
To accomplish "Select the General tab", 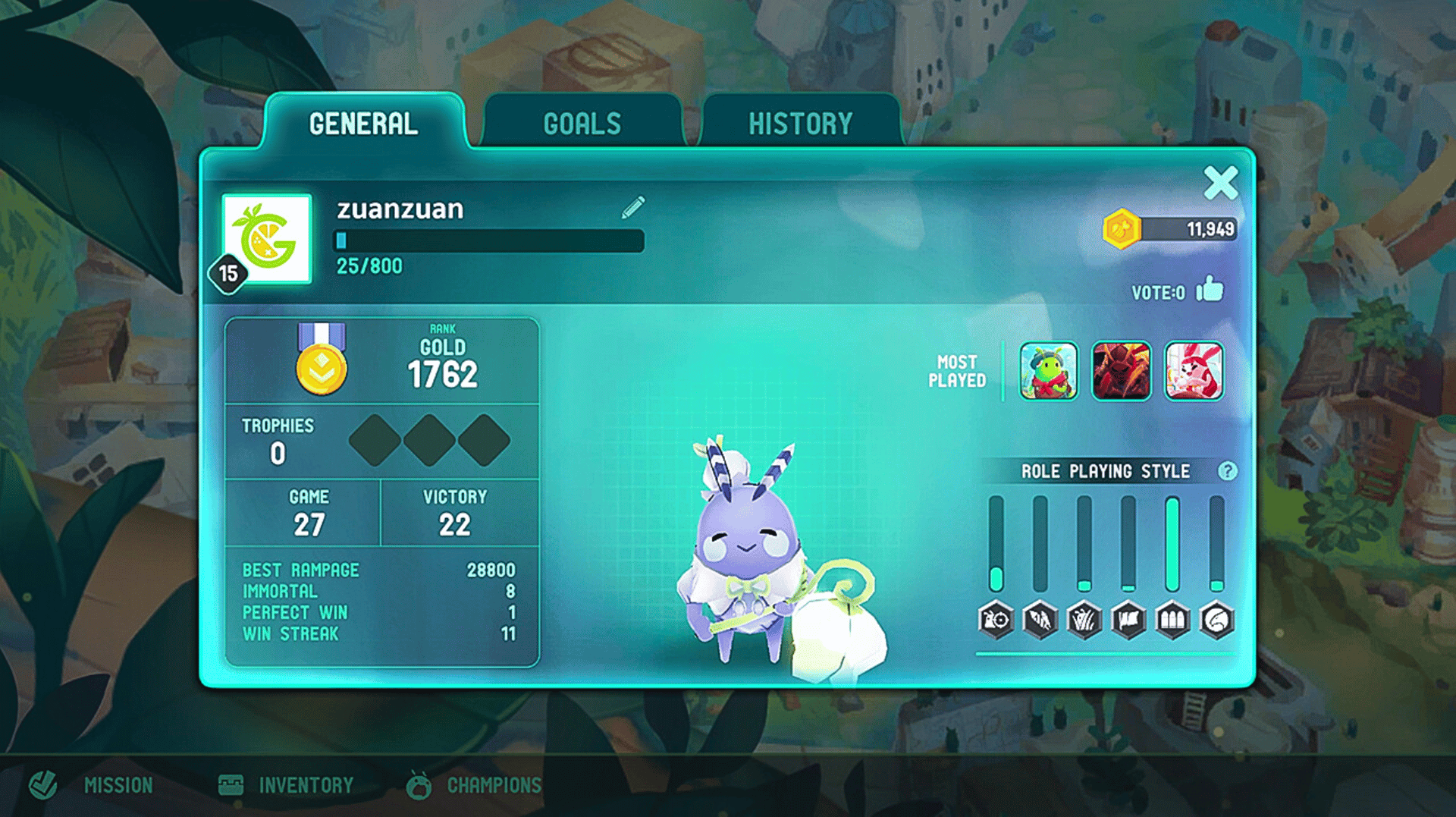I will (x=363, y=124).
